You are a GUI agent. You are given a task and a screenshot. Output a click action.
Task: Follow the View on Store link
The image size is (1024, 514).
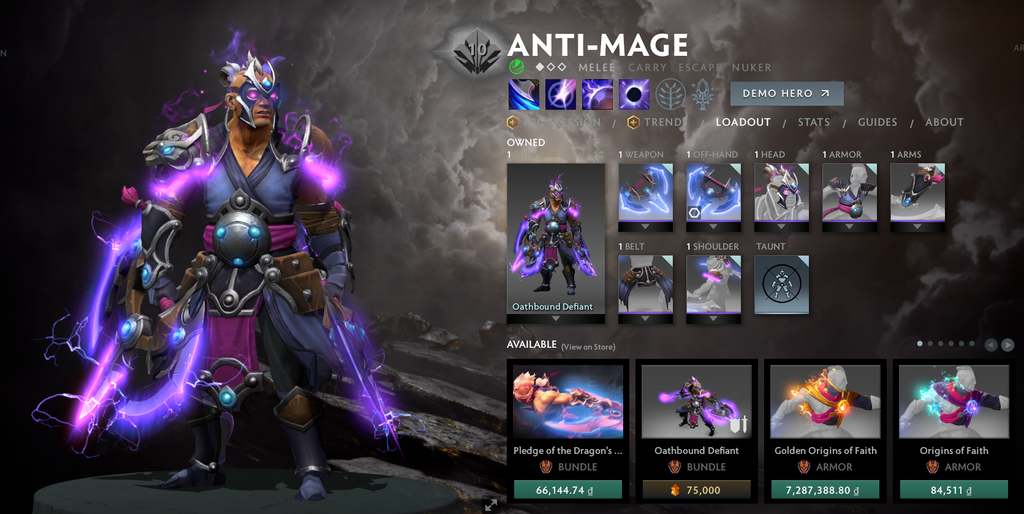(x=588, y=347)
